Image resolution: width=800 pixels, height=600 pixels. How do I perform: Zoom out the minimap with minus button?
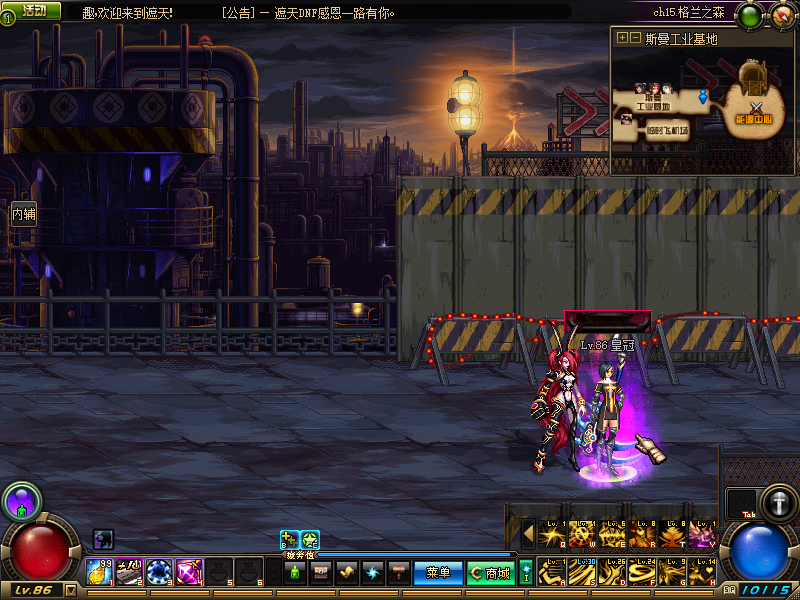point(634,38)
